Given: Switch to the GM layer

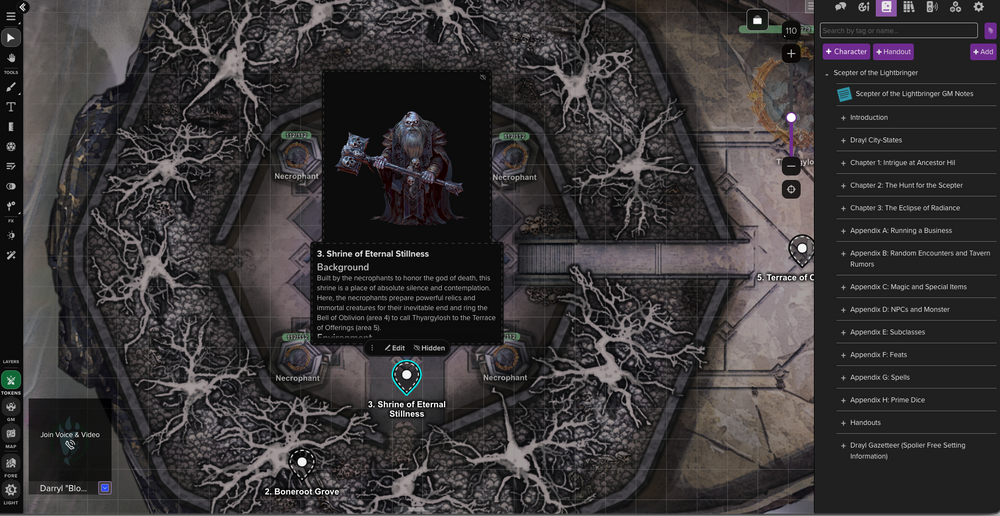Looking at the screenshot, I should pos(11,406).
